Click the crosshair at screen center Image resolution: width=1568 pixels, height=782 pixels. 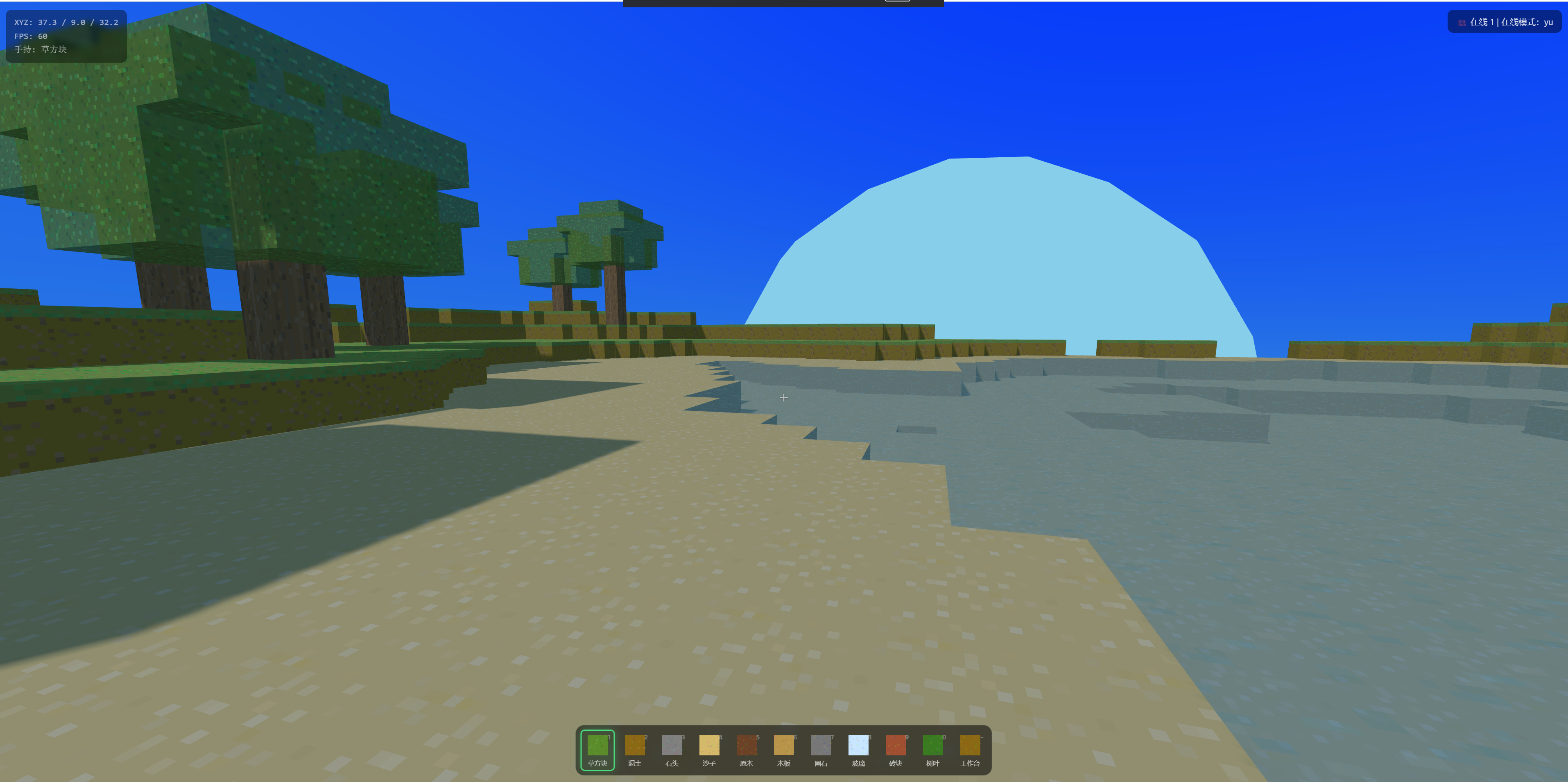point(783,398)
